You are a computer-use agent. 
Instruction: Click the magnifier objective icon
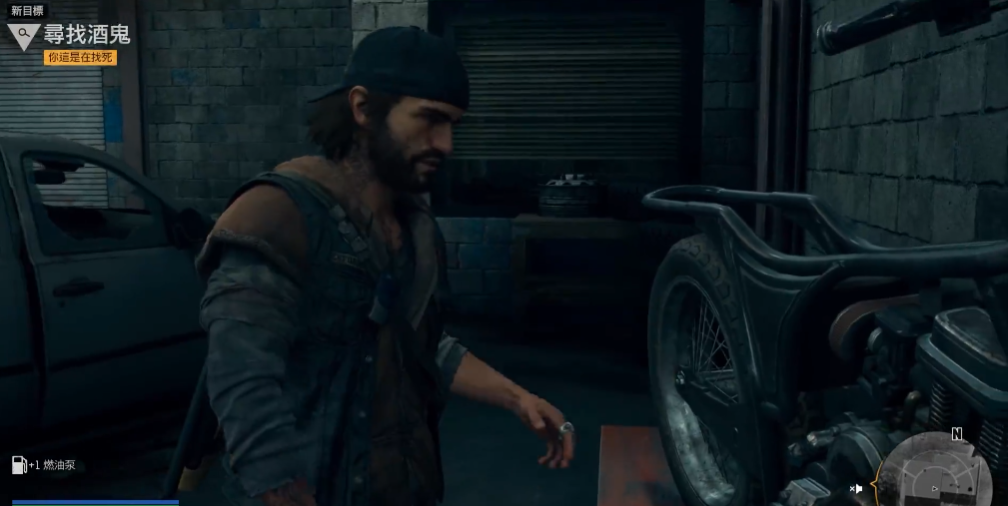click(23, 36)
